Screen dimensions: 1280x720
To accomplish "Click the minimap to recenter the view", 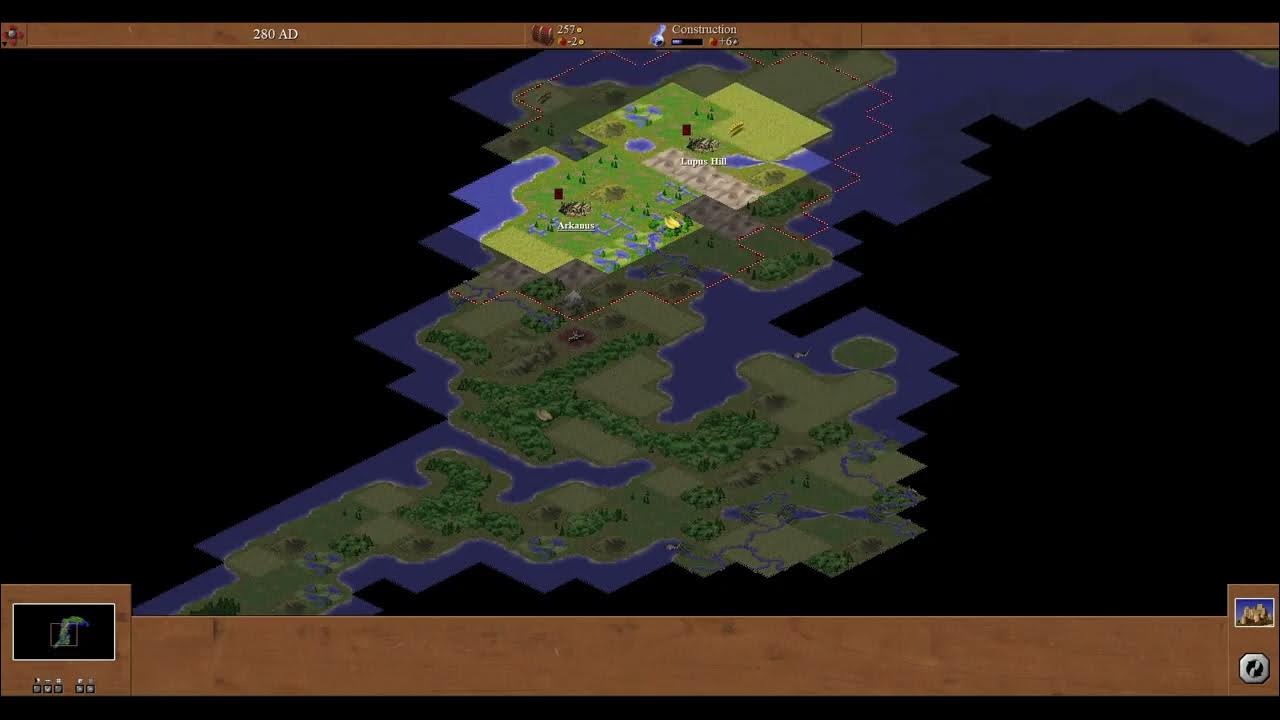I will (65, 631).
